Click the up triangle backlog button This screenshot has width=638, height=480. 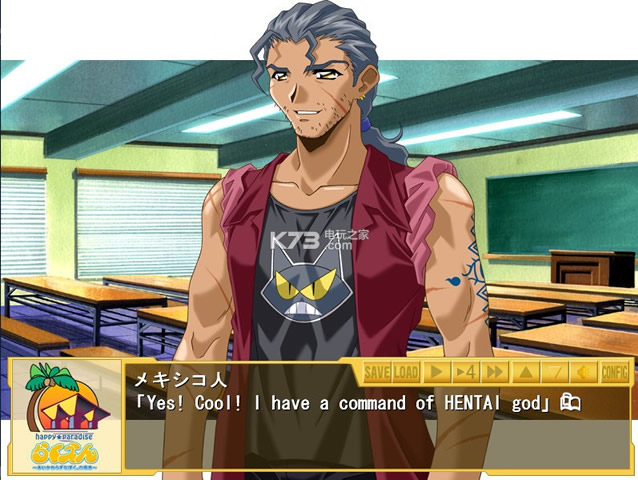(526, 373)
